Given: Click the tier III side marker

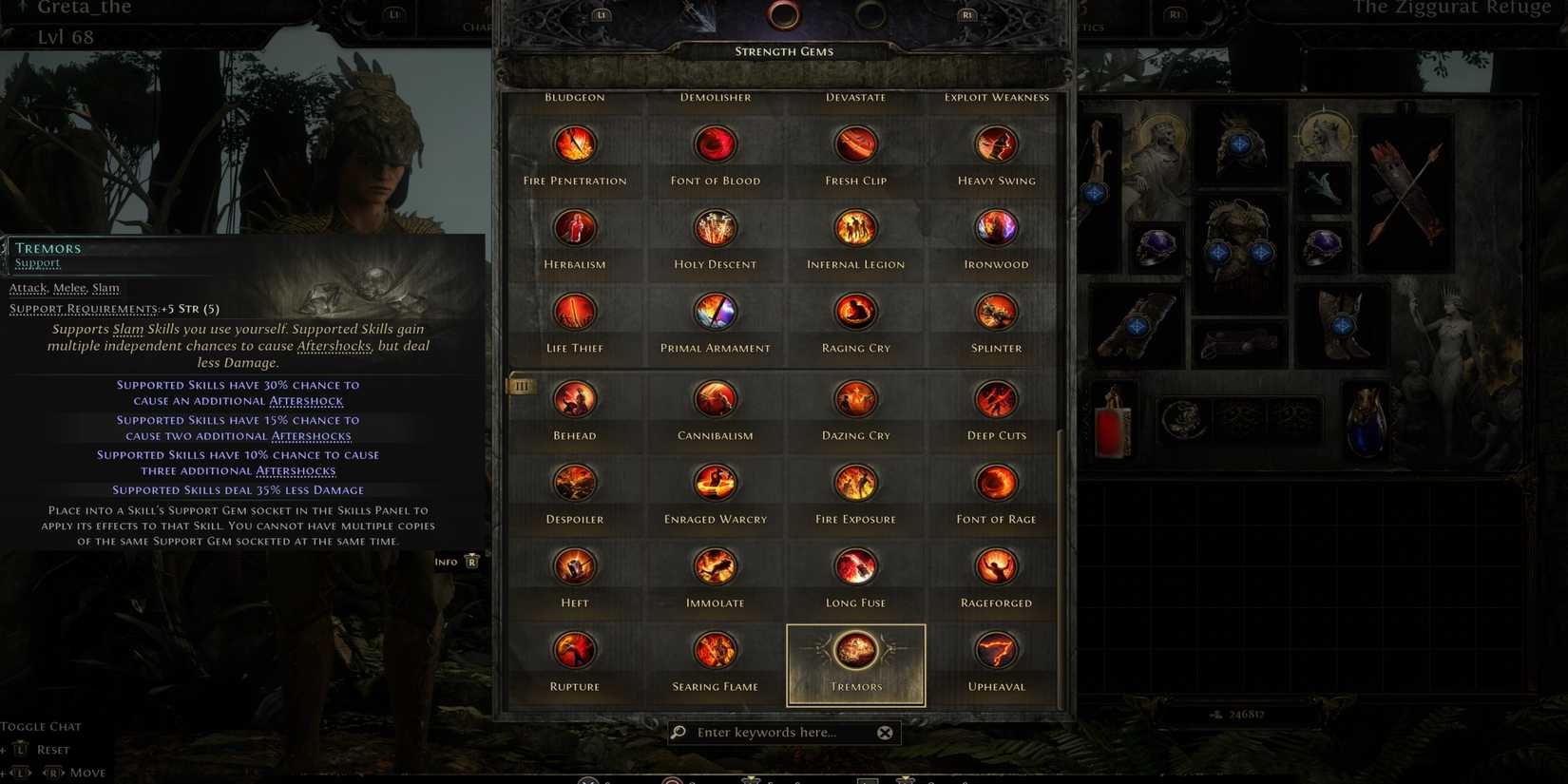Looking at the screenshot, I should [x=521, y=386].
